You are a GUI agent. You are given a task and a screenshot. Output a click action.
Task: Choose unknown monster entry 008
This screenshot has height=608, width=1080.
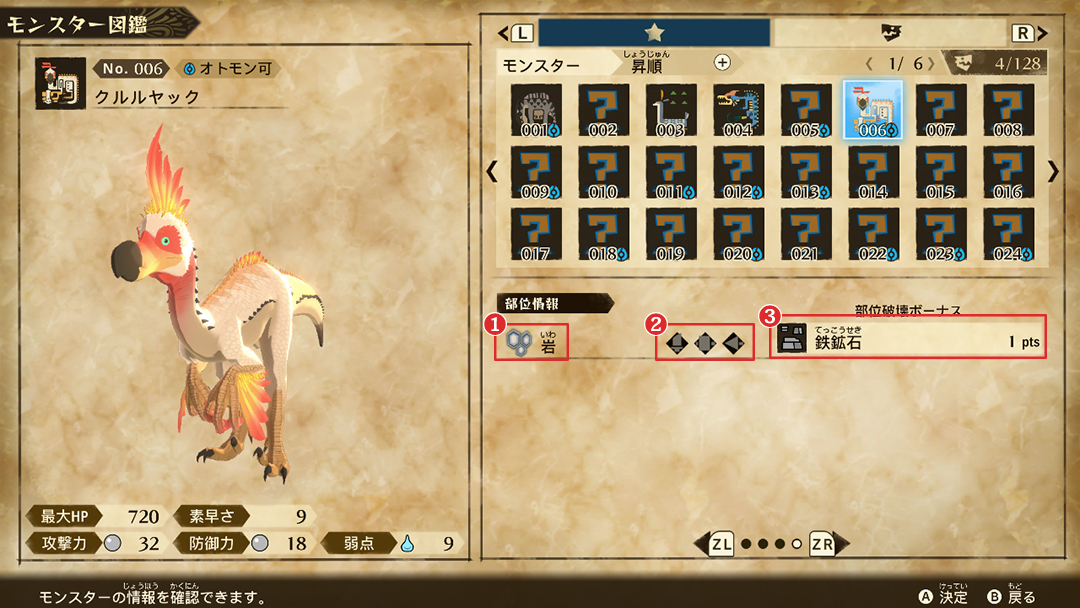(x=1008, y=110)
